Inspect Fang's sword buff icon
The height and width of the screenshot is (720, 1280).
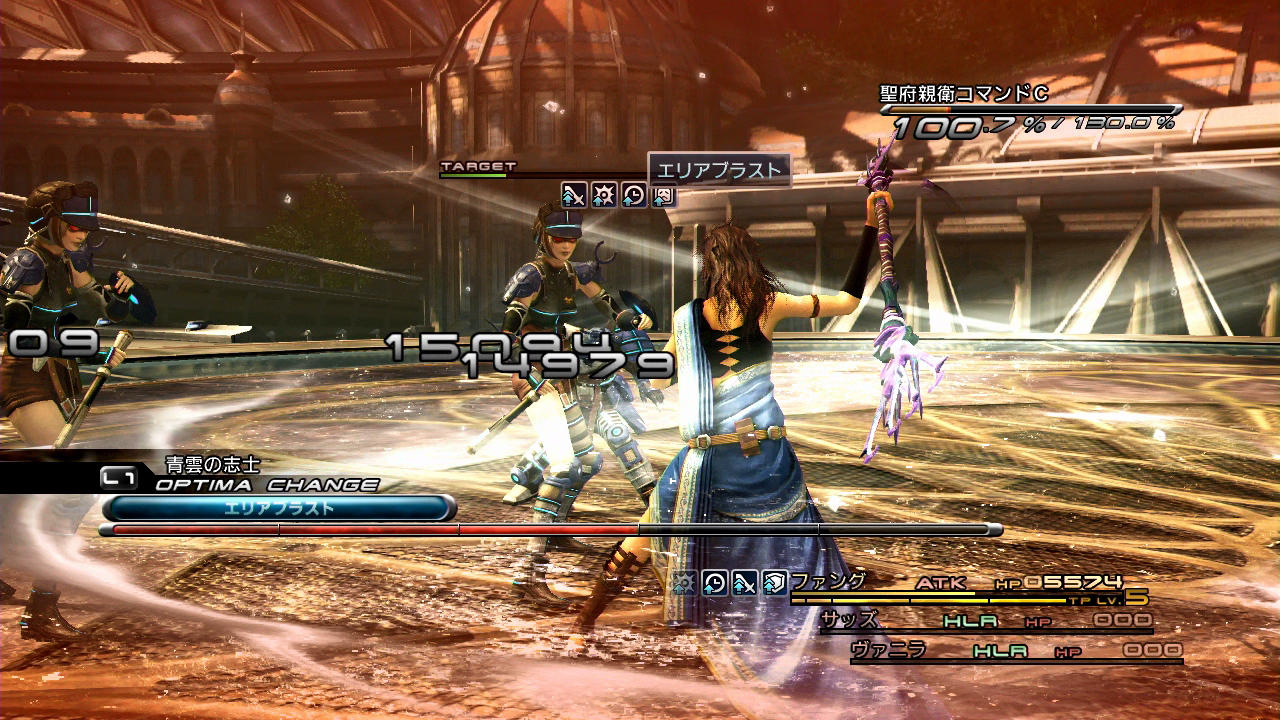click(744, 583)
